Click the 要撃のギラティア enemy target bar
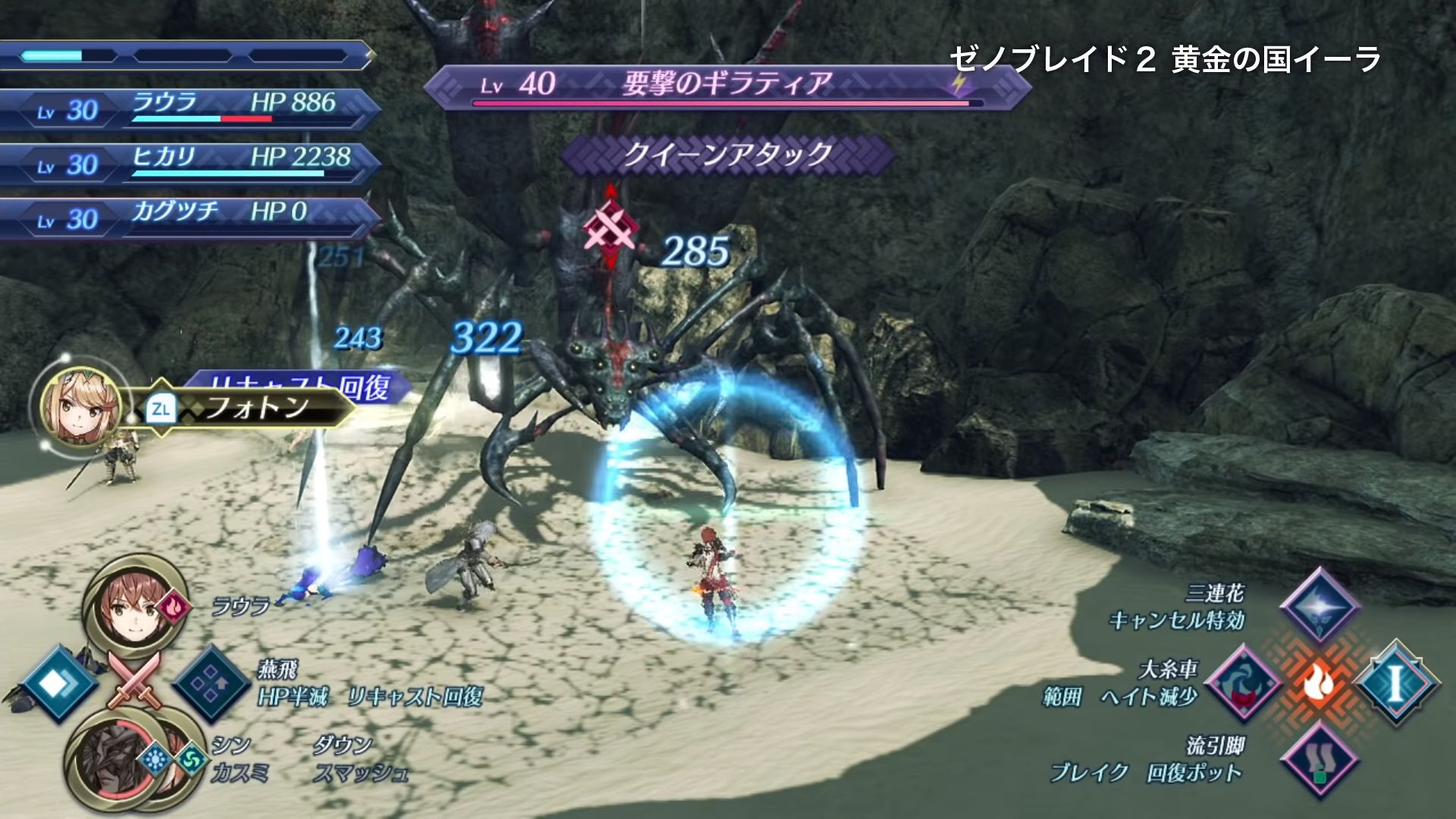 [726, 86]
